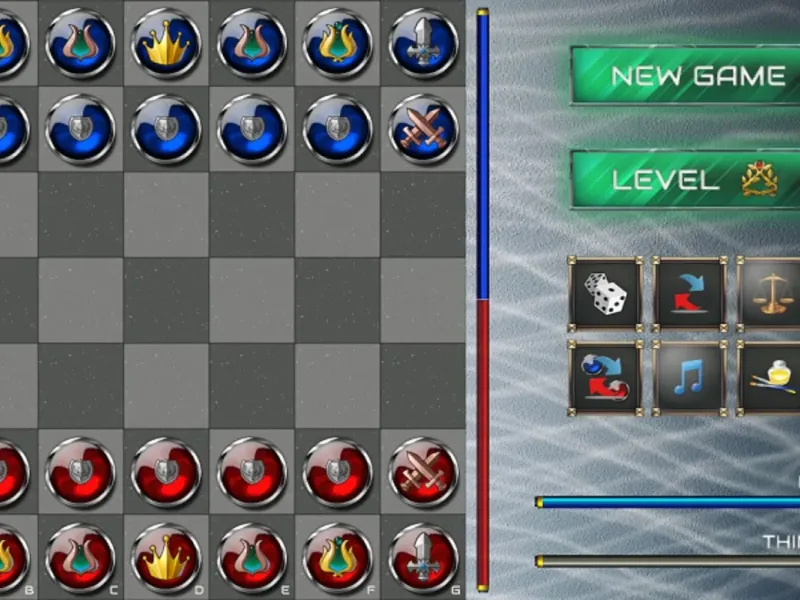Screen dimensions: 800x600
Task: Select the blue and red arrows icon without pieces
Action: pyautogui.click(x=690, y=294)
